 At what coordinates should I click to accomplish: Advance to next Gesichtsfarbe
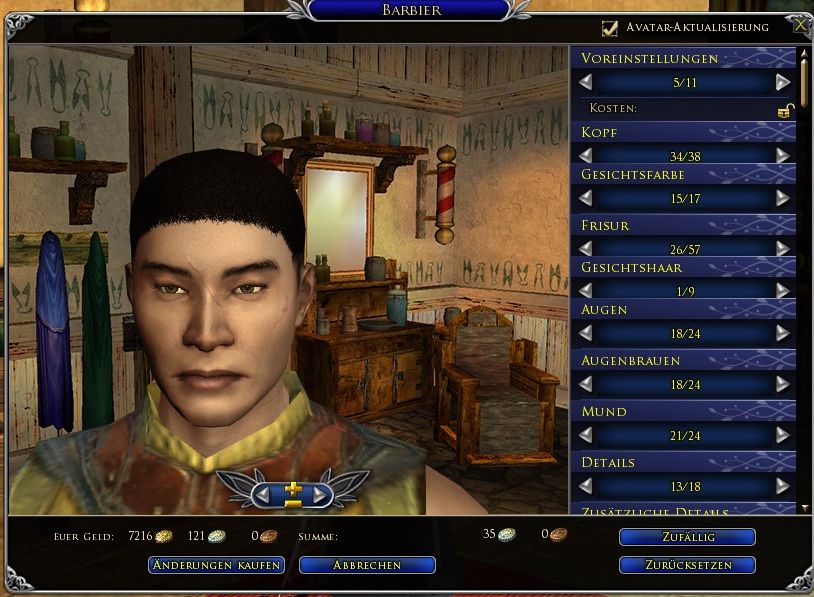783,198
